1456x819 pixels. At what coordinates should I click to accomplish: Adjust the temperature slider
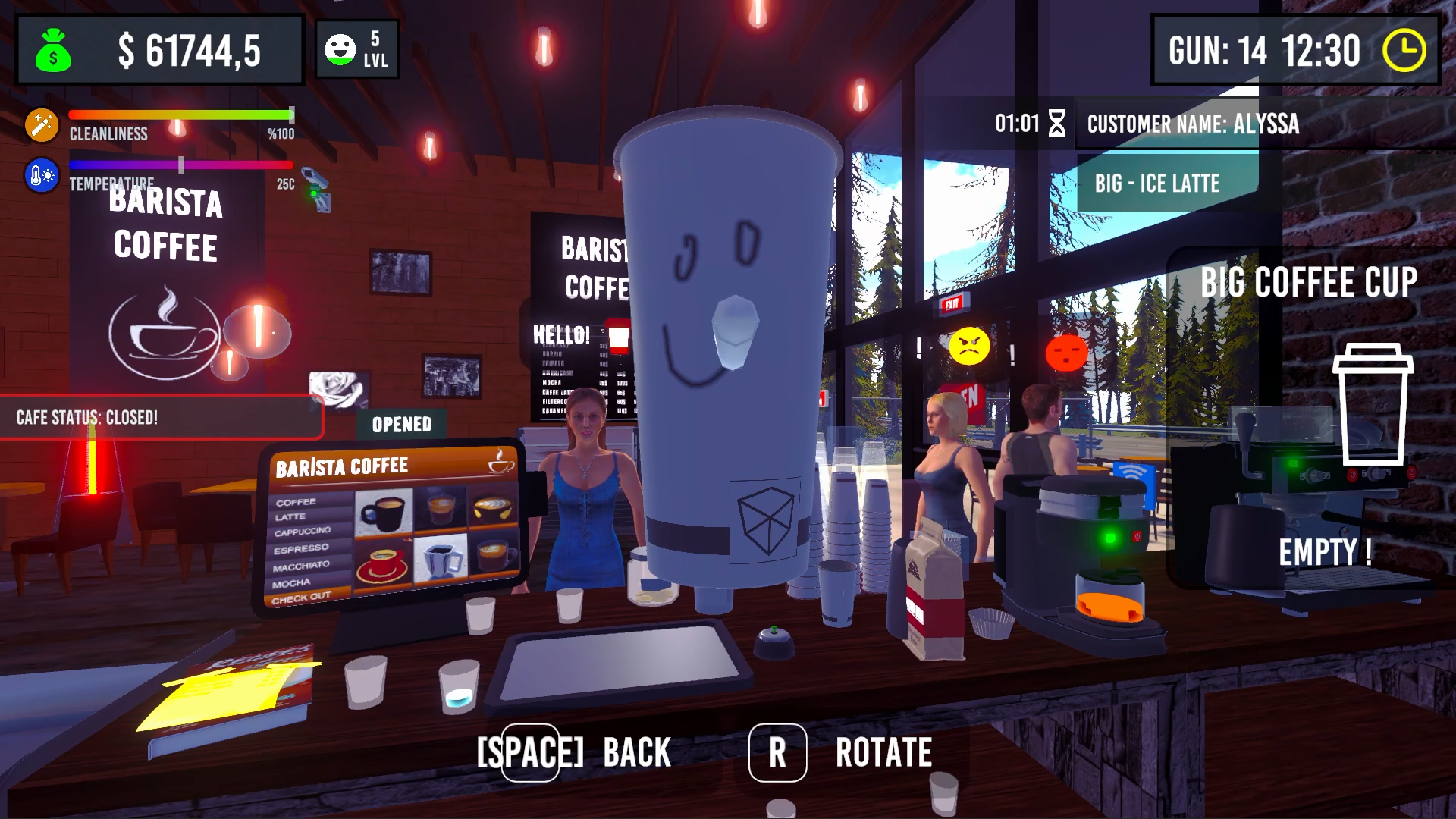(180, 165)
